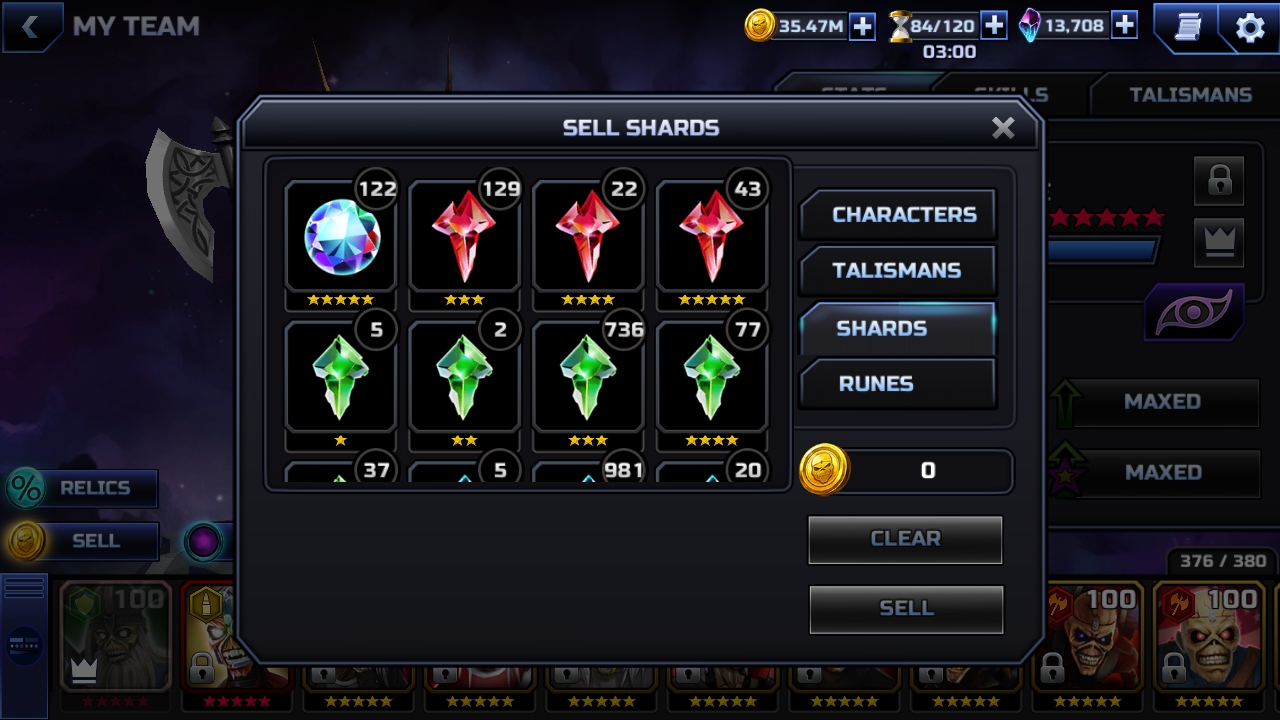Choose the one-star green shard stack of 5

pyautogui.click(x=341, y=378)
